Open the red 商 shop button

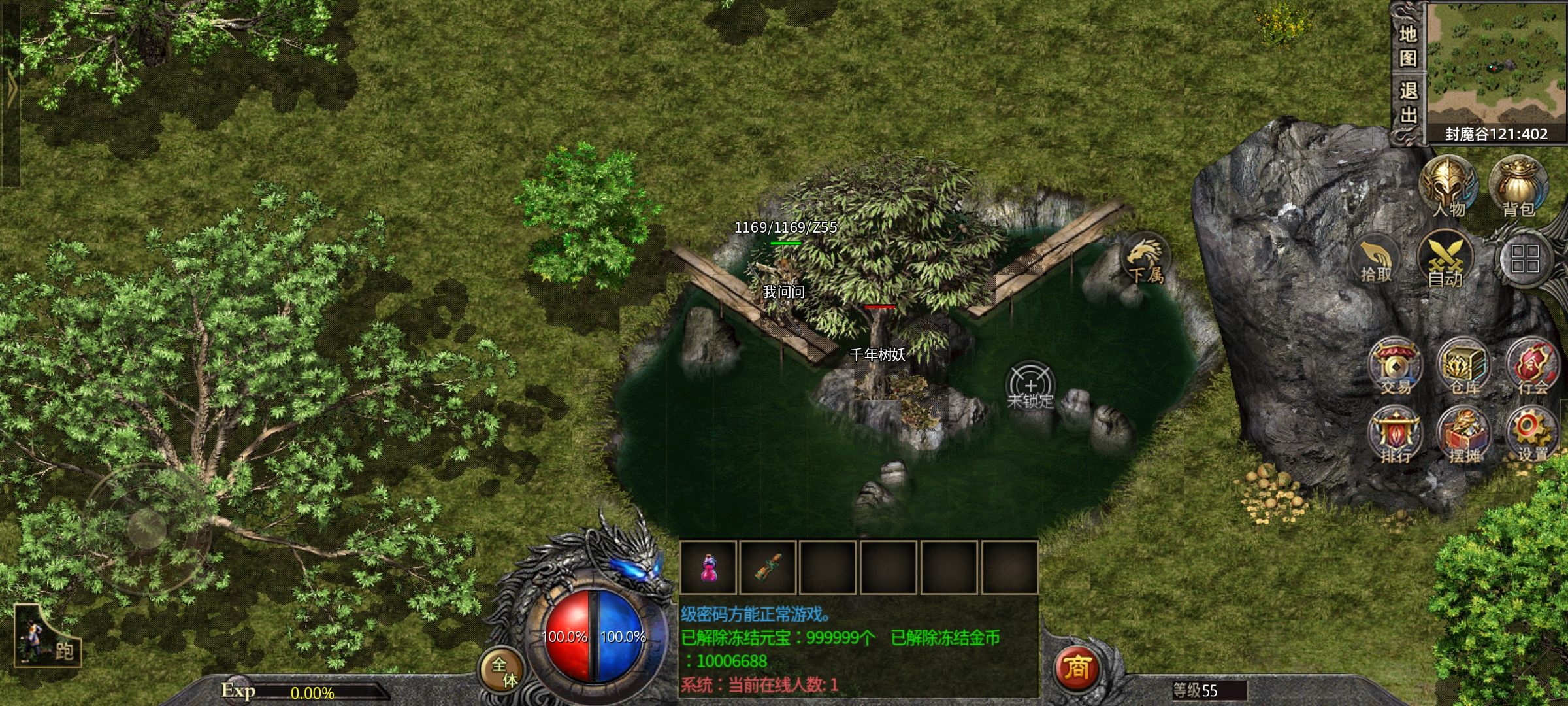[1077, 669]
